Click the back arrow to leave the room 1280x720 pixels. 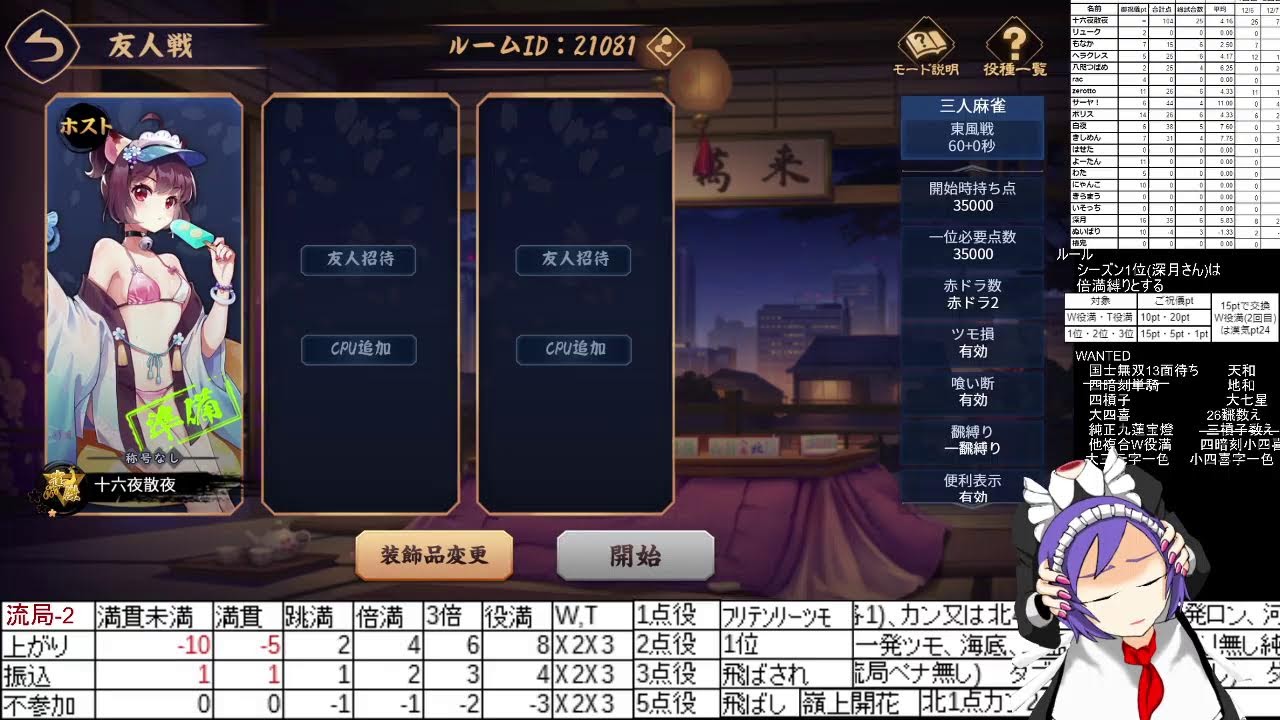42,44
